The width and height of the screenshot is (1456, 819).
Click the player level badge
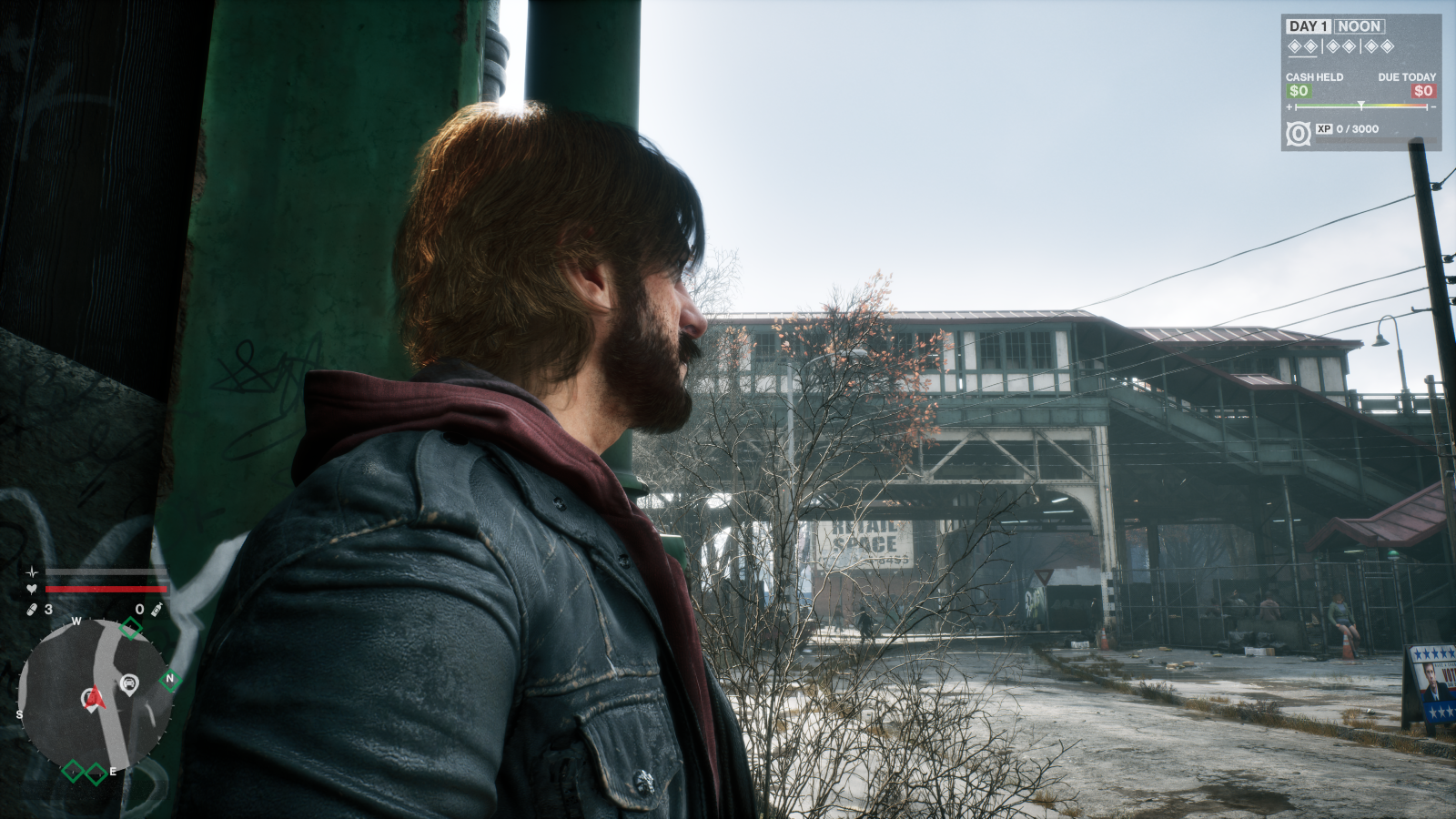pyautogui.click(x=1299, y=134)
